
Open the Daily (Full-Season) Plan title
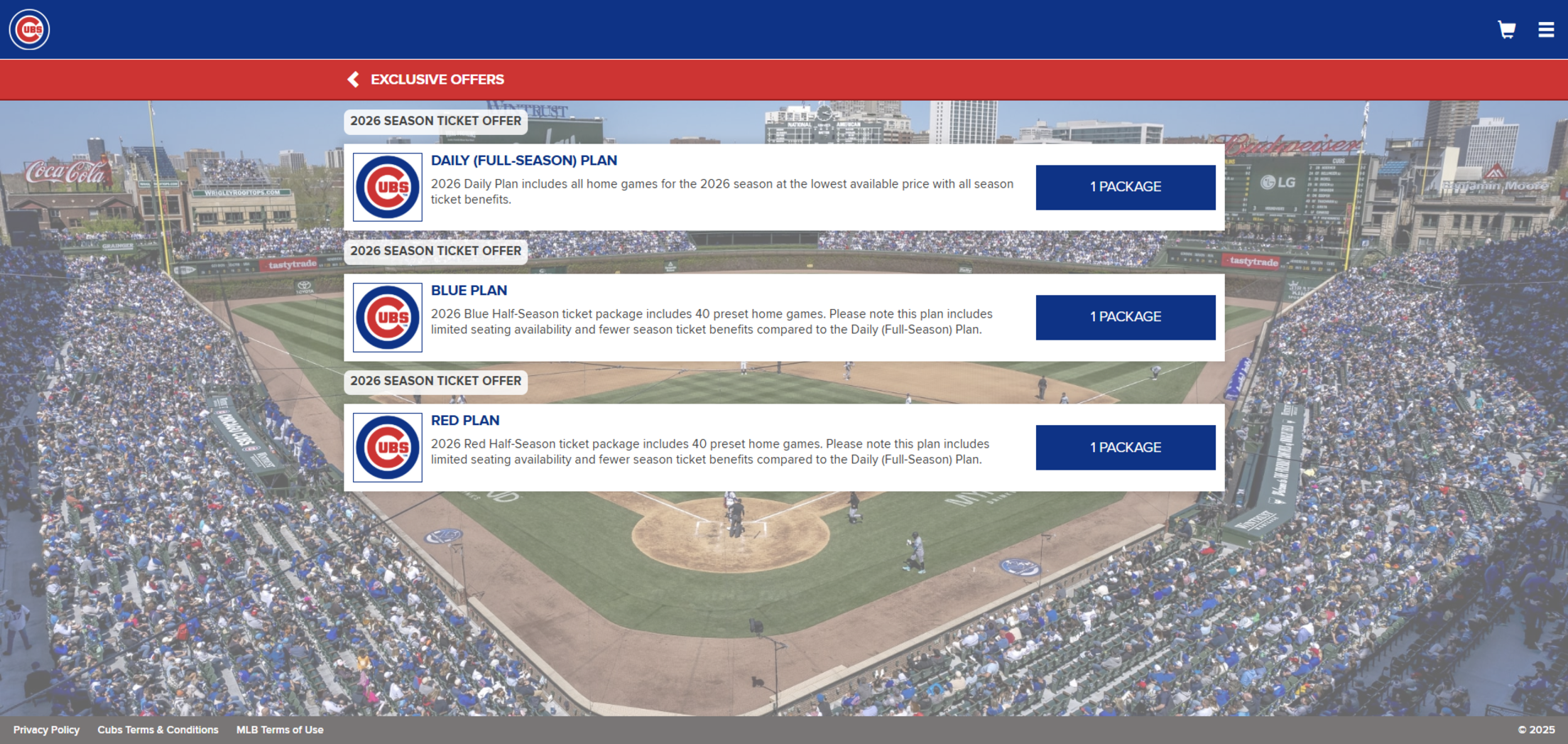click(523, 161)
